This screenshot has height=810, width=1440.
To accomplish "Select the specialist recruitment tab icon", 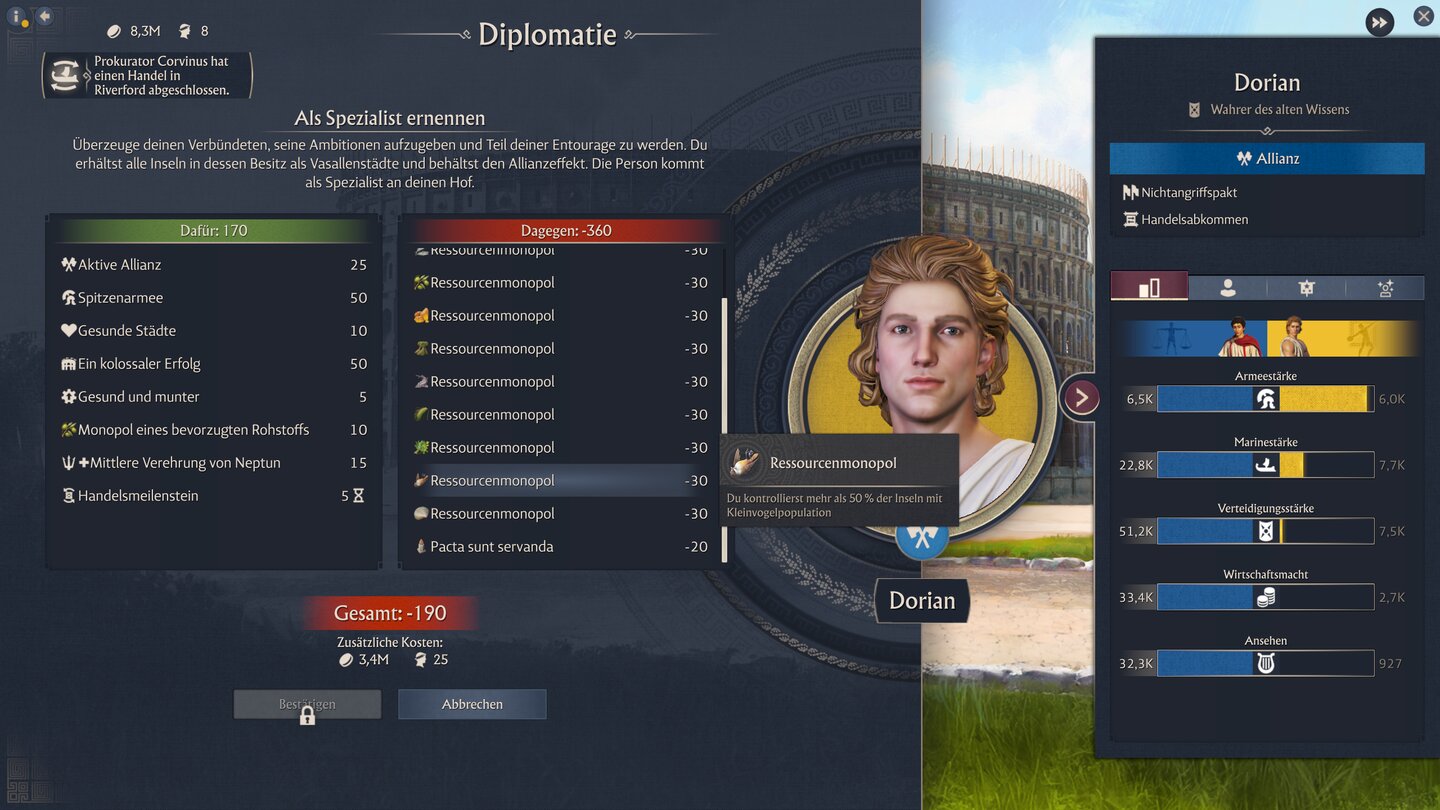I will [x=1385, y=287].
